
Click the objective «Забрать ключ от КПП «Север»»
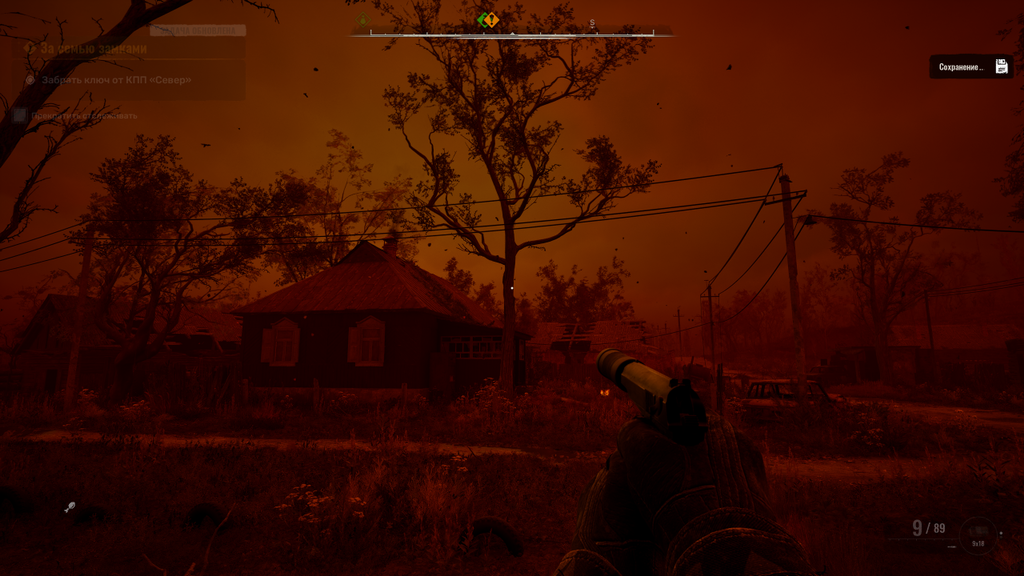point(116,80)
